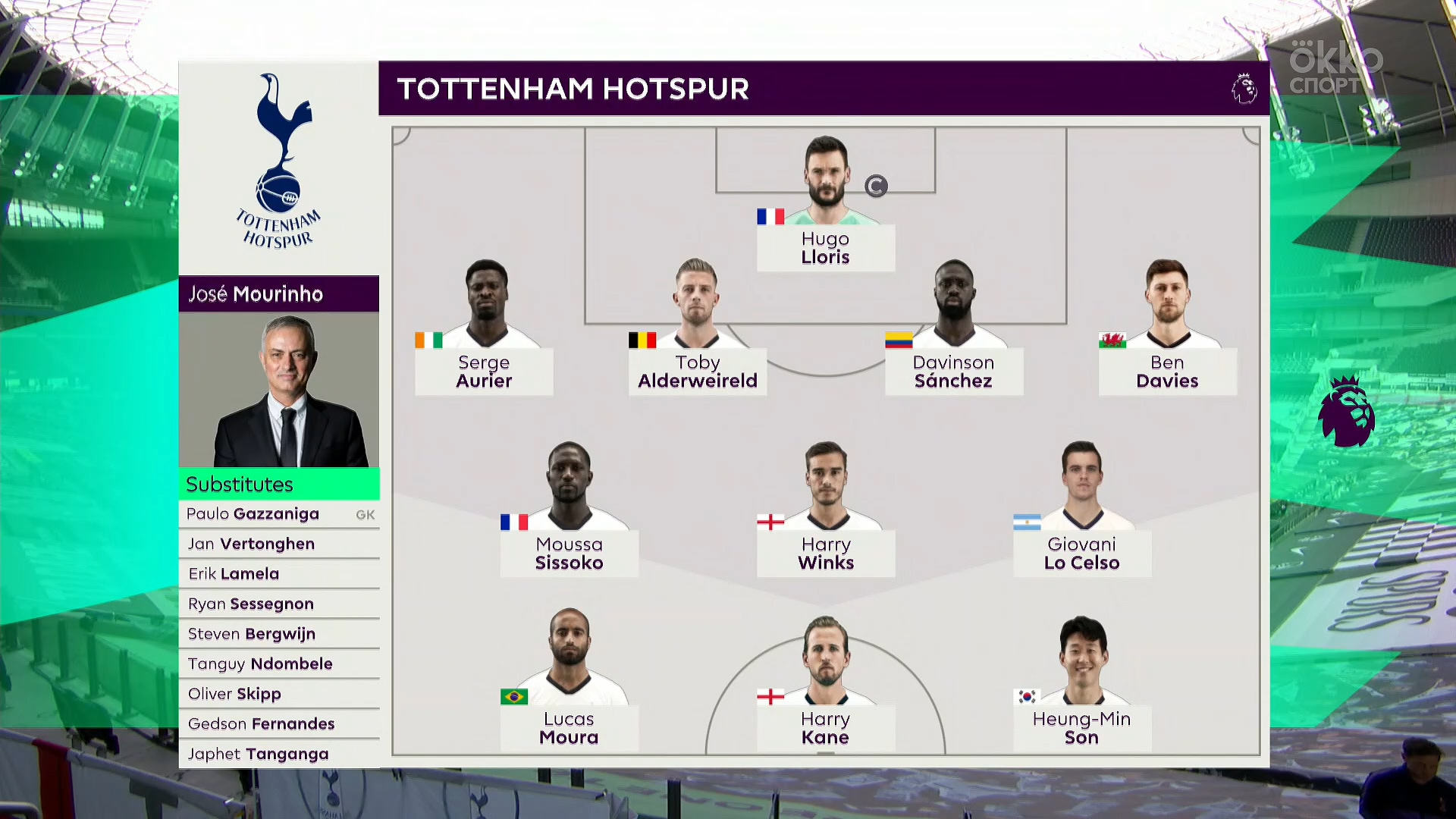Pick Davinson Sánchez from the lineup

tap(953, 372)
